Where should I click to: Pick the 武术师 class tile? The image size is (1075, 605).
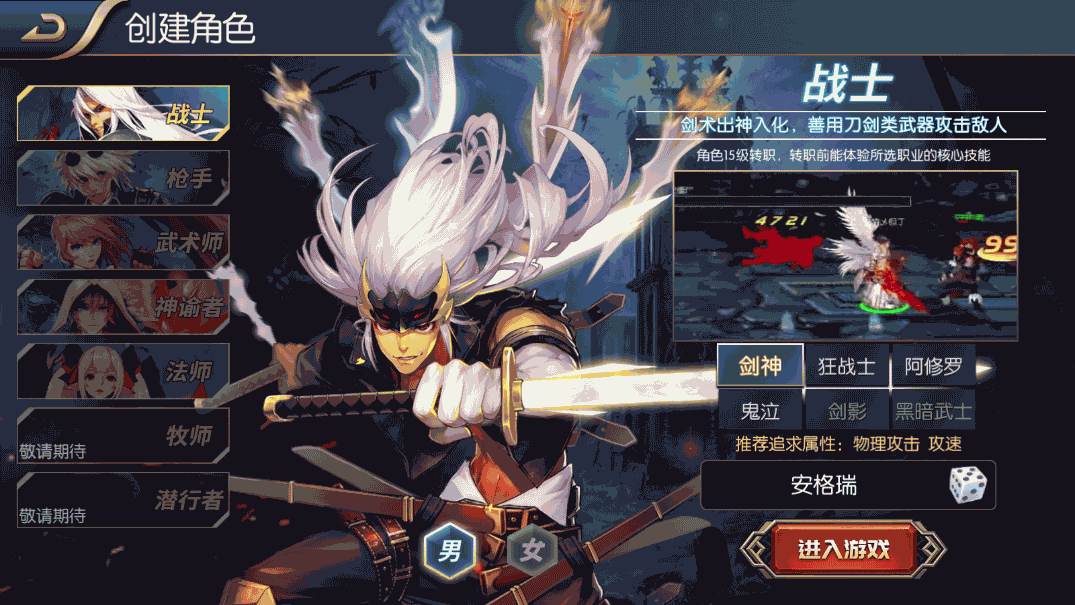[x=123, y=242]
